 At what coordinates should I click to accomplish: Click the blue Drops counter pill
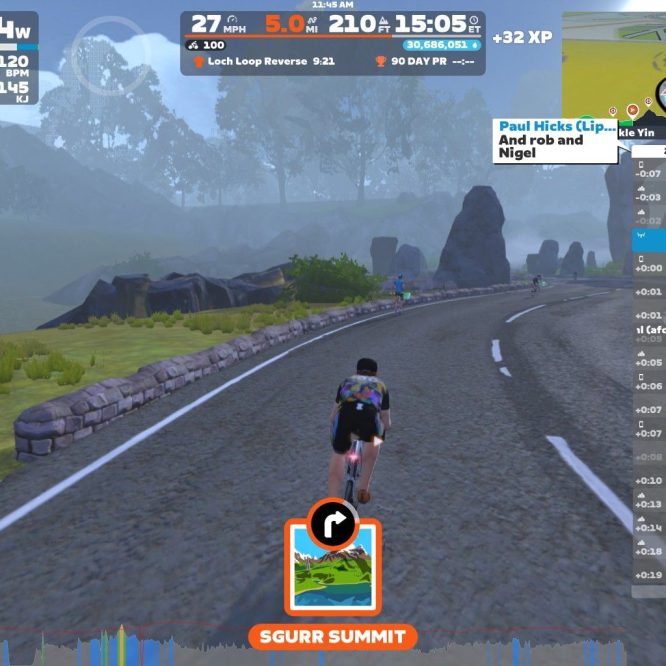442,45
